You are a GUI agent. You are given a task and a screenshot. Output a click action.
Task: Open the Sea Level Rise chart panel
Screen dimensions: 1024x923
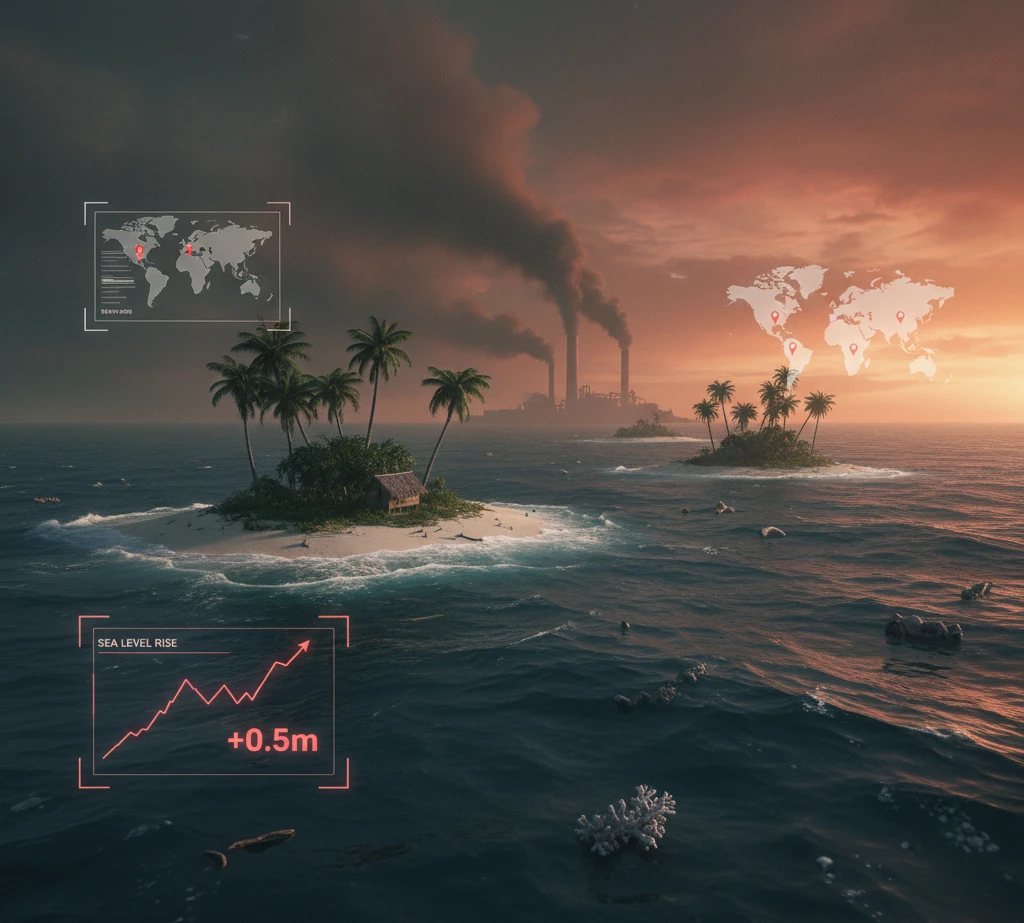pyautogui.click(x=213, y=701)
